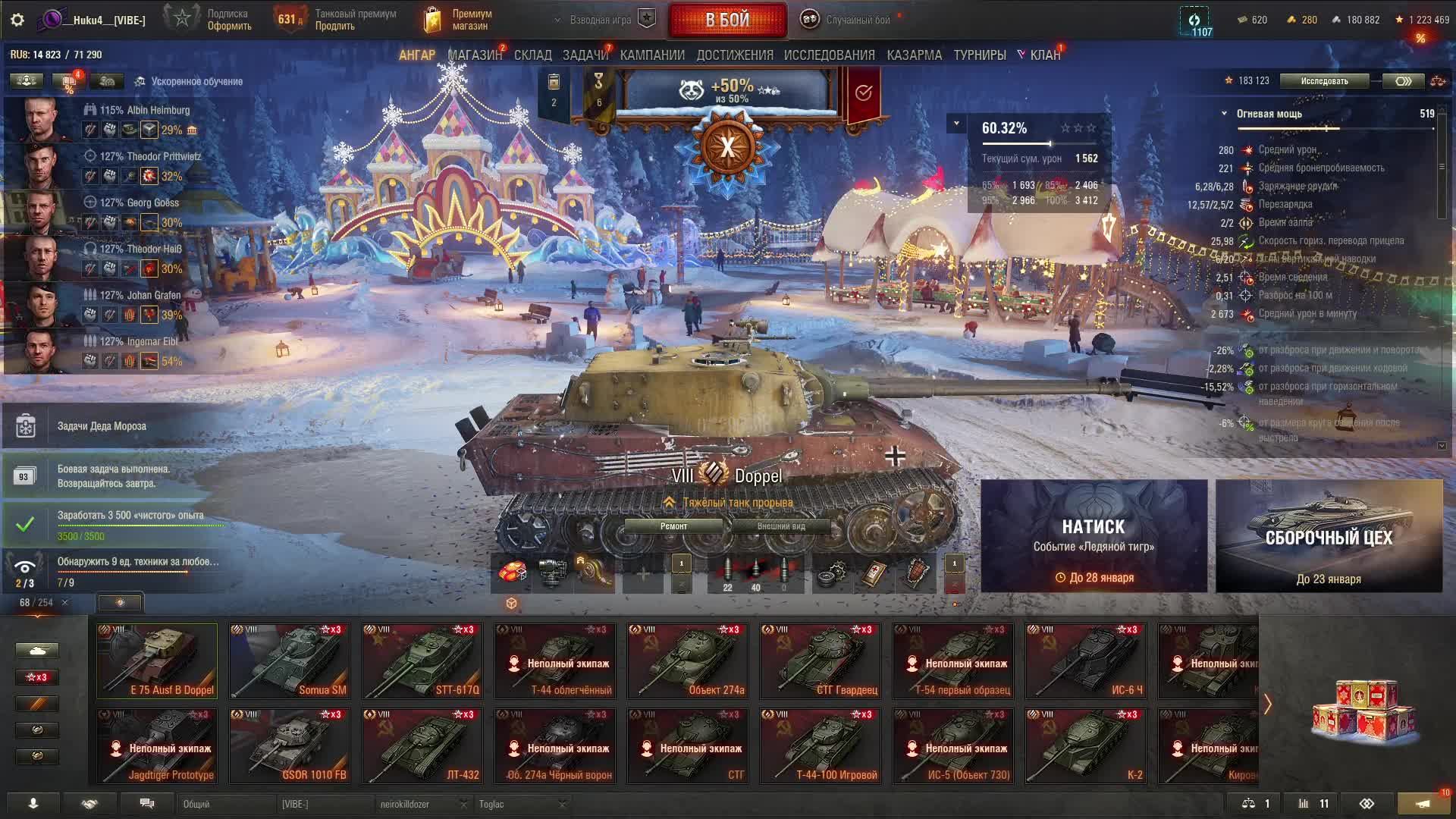
Task: Open the СКЛАД tab
Action: (x=532, y=55)
